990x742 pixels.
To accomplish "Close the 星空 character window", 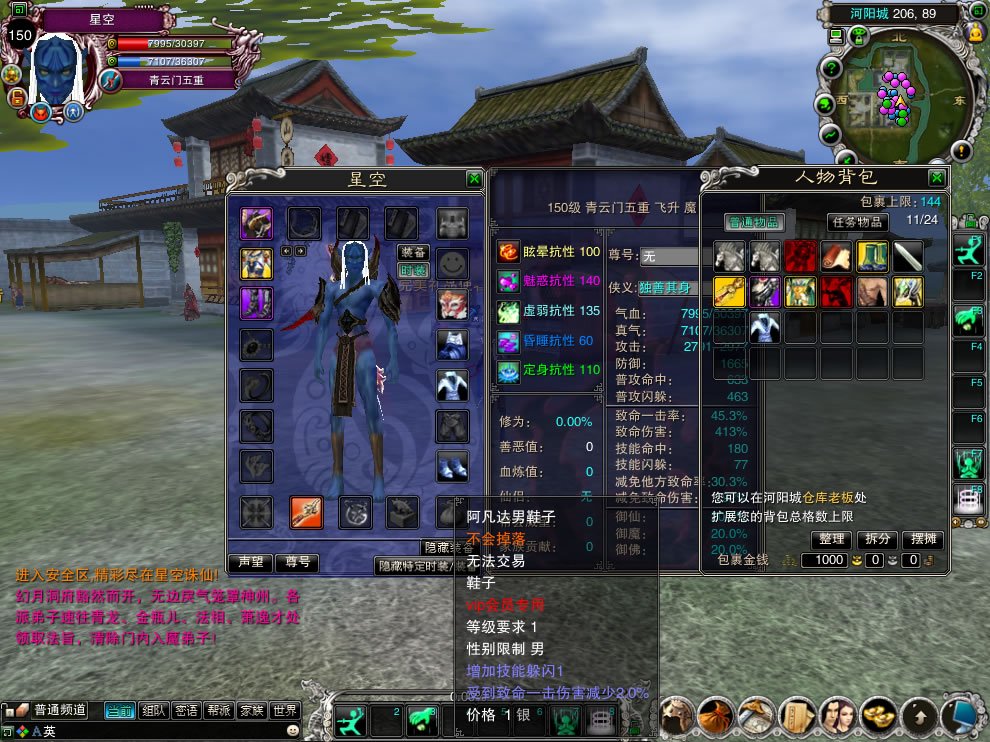I will (473, 179).
